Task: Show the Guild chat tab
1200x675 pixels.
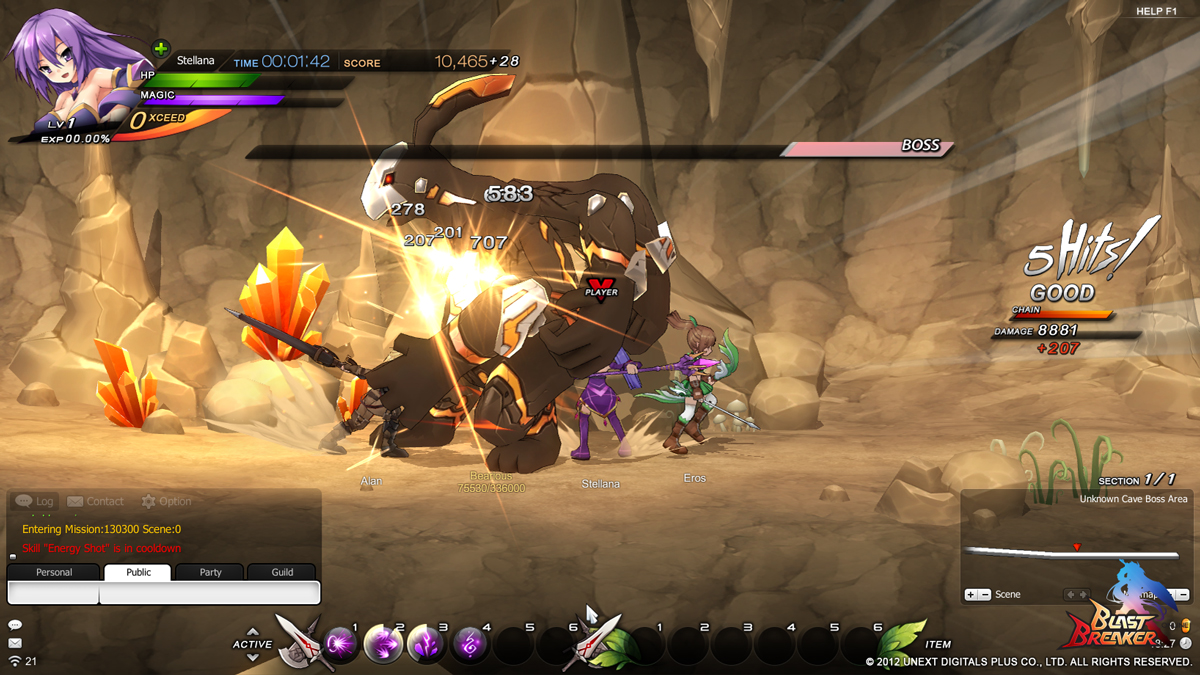Action: pos(283,572)
